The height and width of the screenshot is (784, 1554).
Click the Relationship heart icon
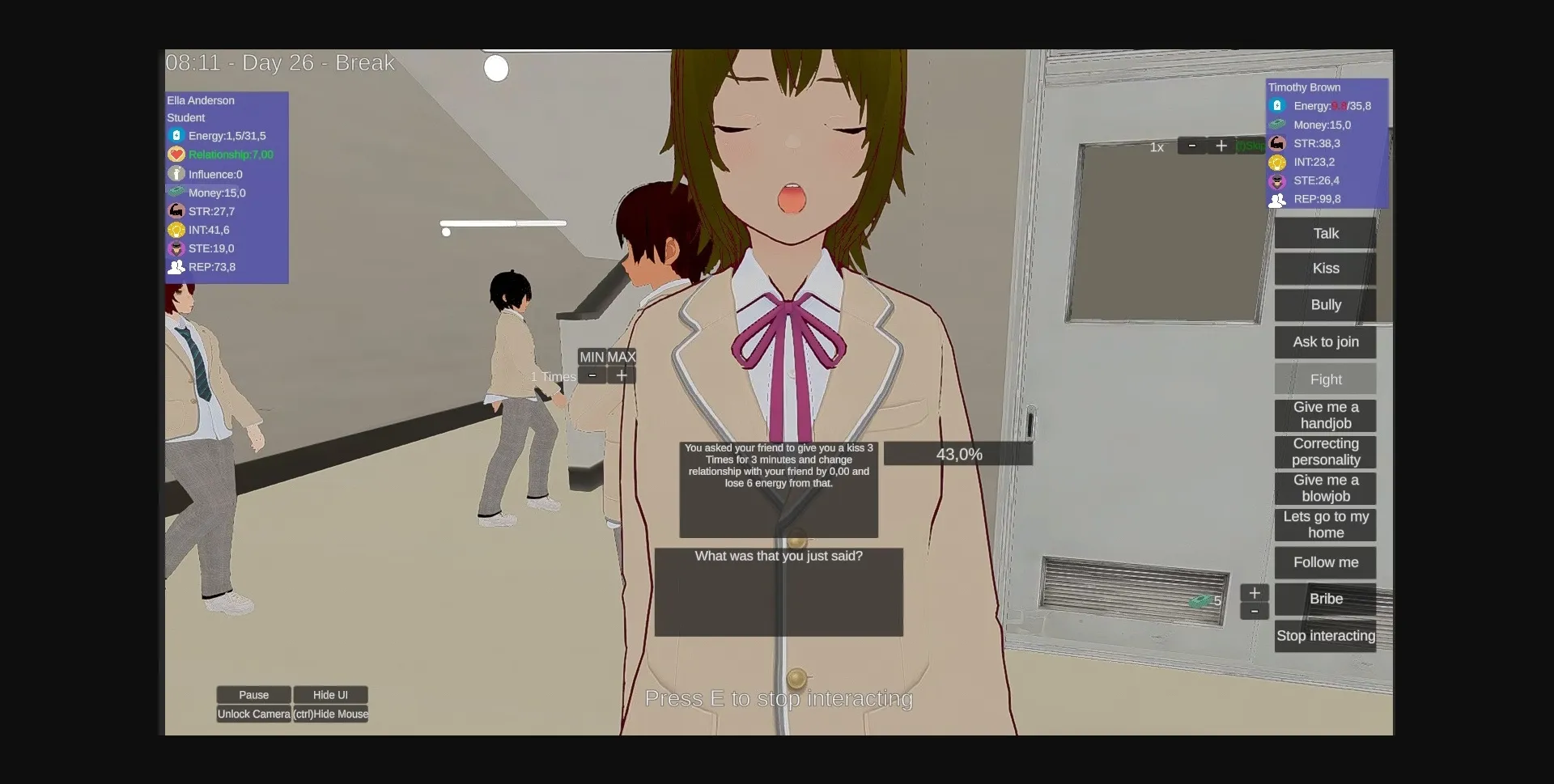pos(176,155)
